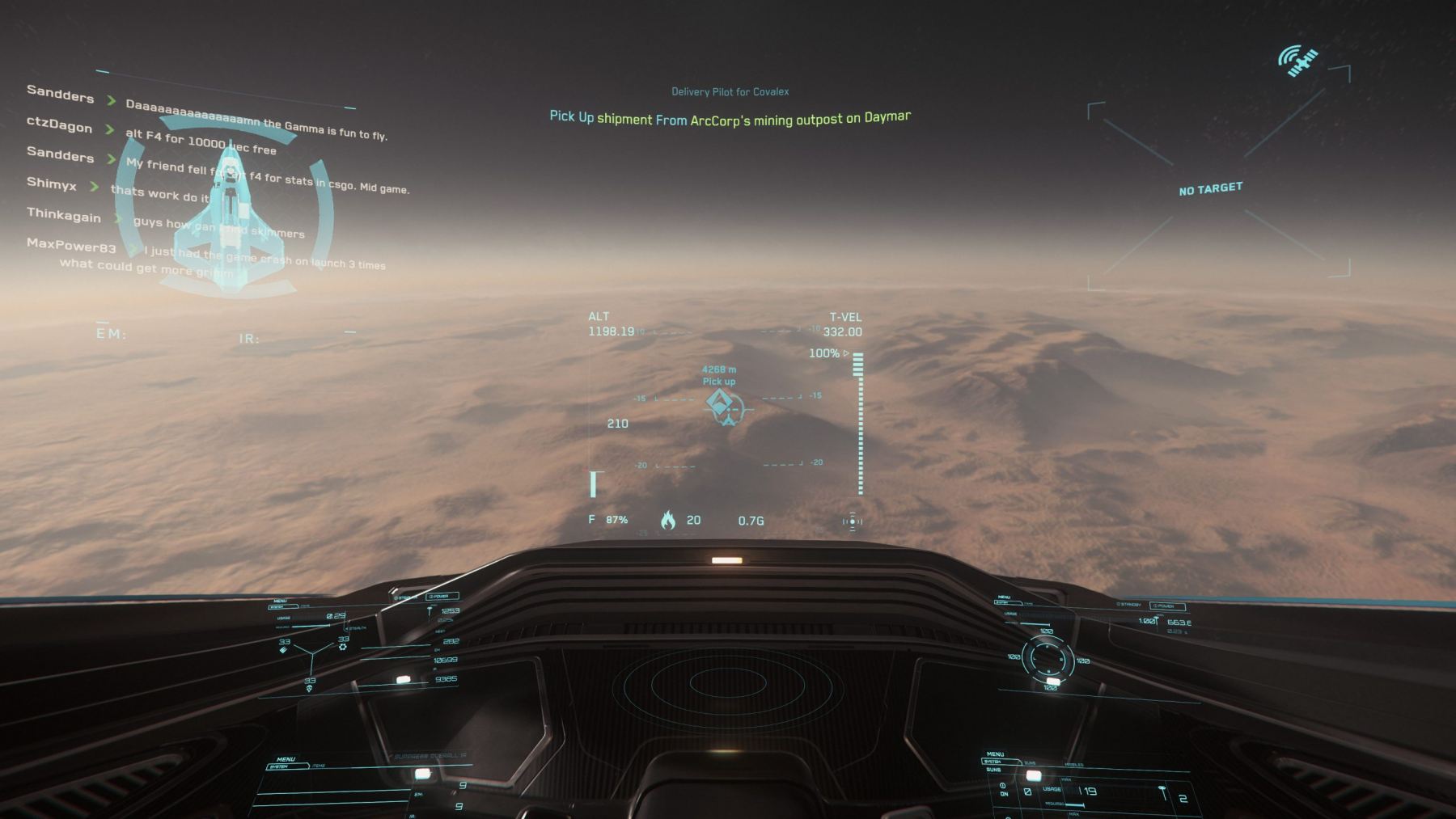
Task: Select the circular shield allocation ring
Action: tap(1048, 658)
